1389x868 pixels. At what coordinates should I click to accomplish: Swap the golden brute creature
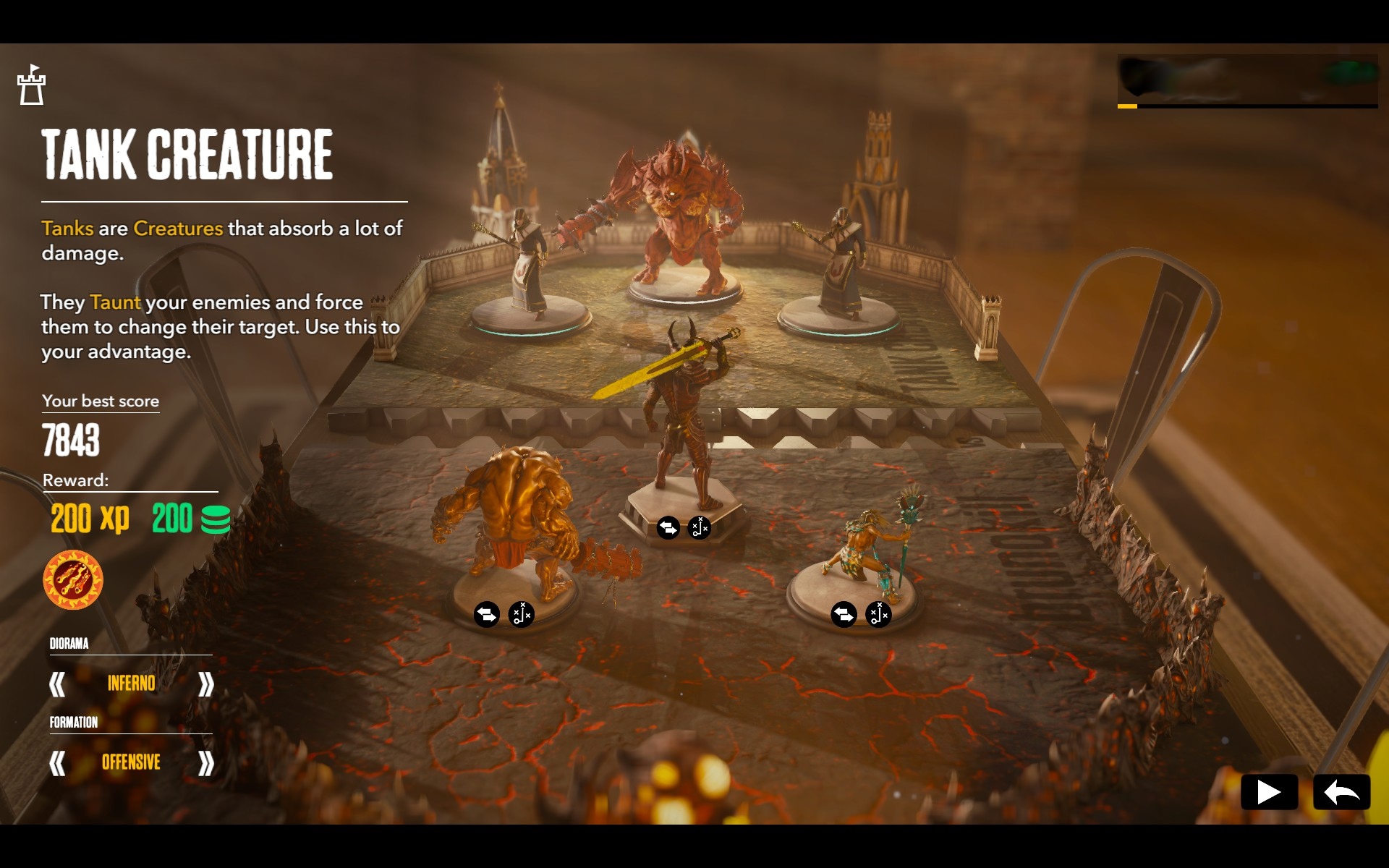[487, 615]
